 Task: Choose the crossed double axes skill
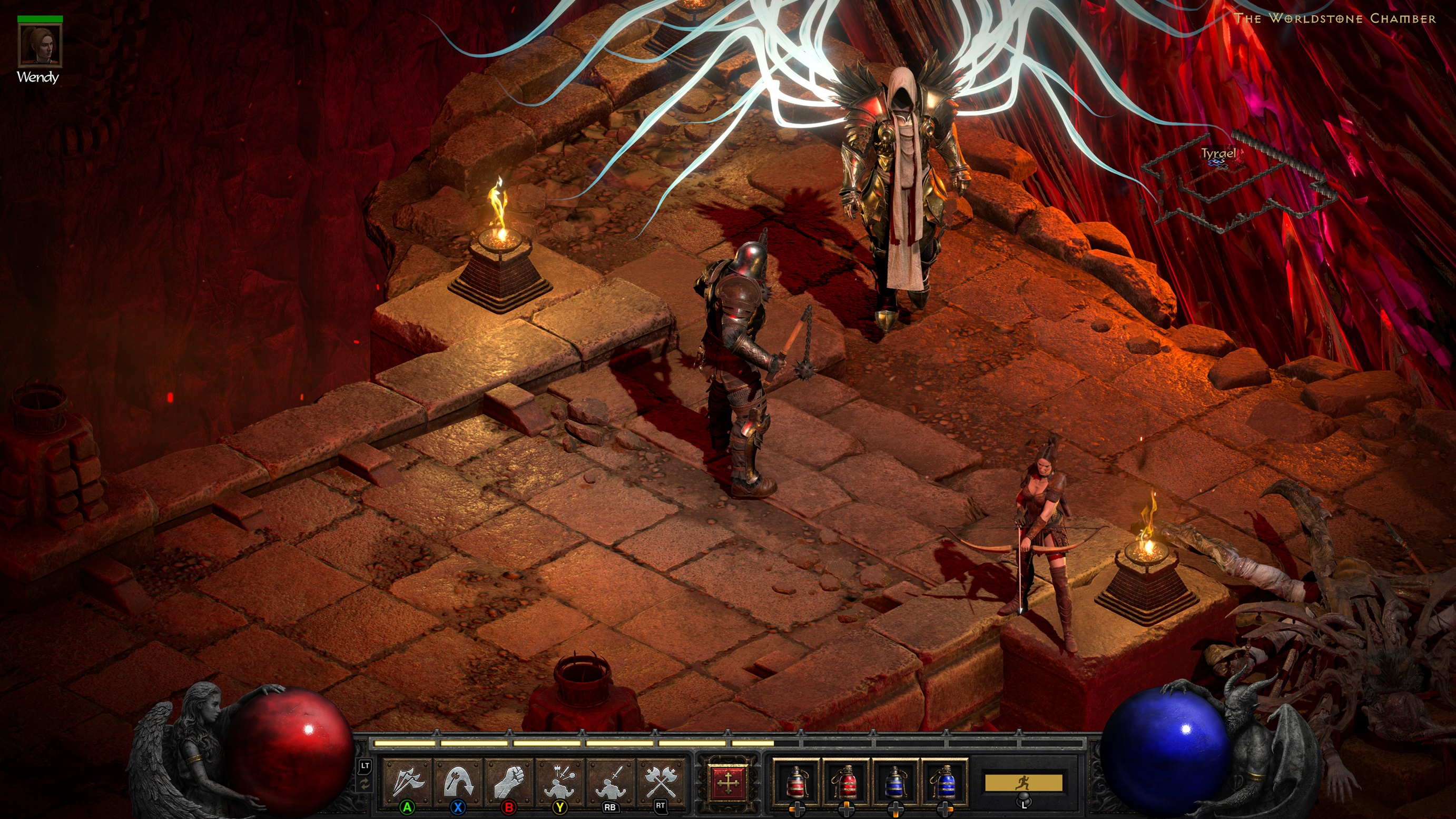tap(660, 781)
